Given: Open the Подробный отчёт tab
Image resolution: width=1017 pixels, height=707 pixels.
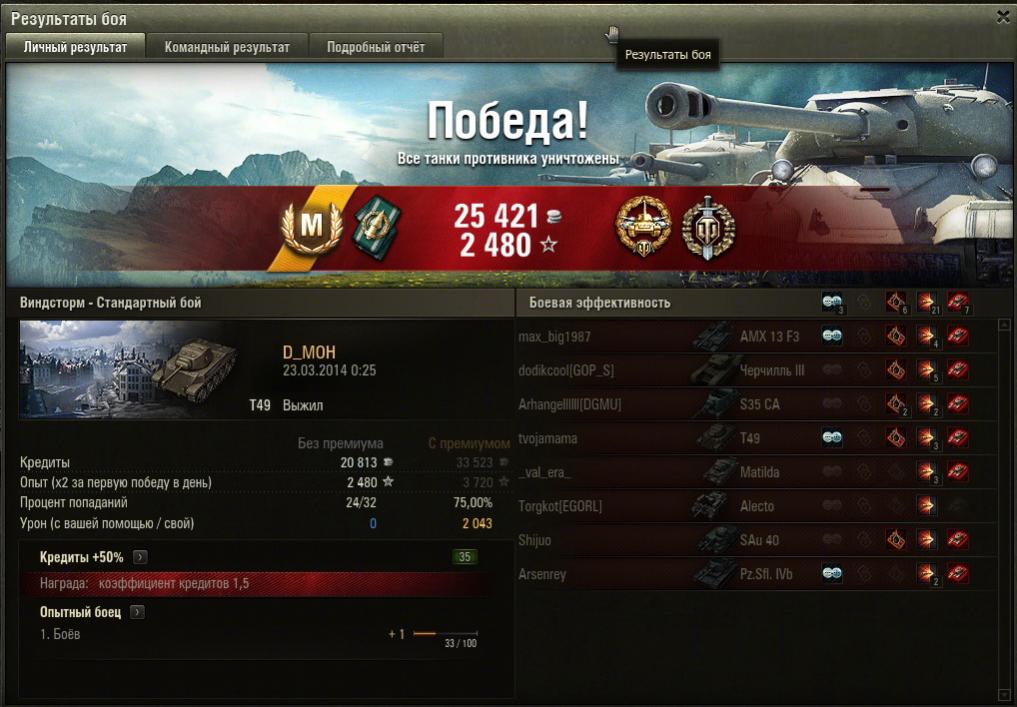Looking at the screenshot, I should coord(376,47).
